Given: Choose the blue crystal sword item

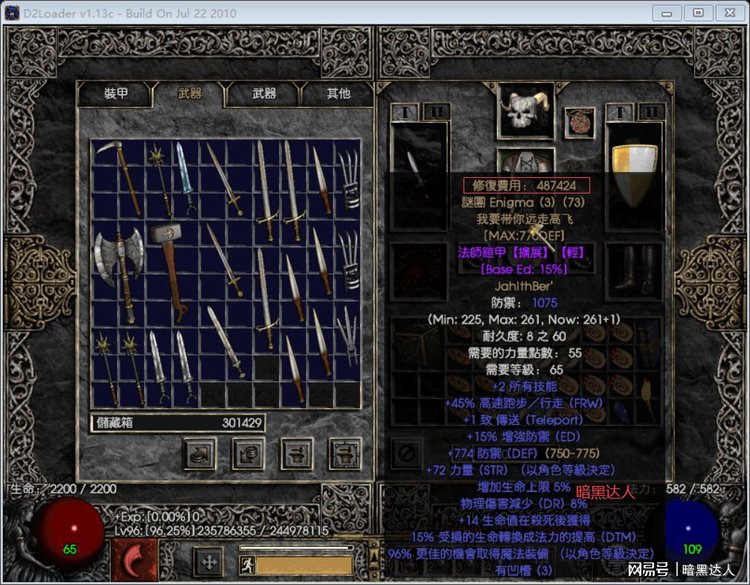Looking at the screenshot, I should coord(186,176).
